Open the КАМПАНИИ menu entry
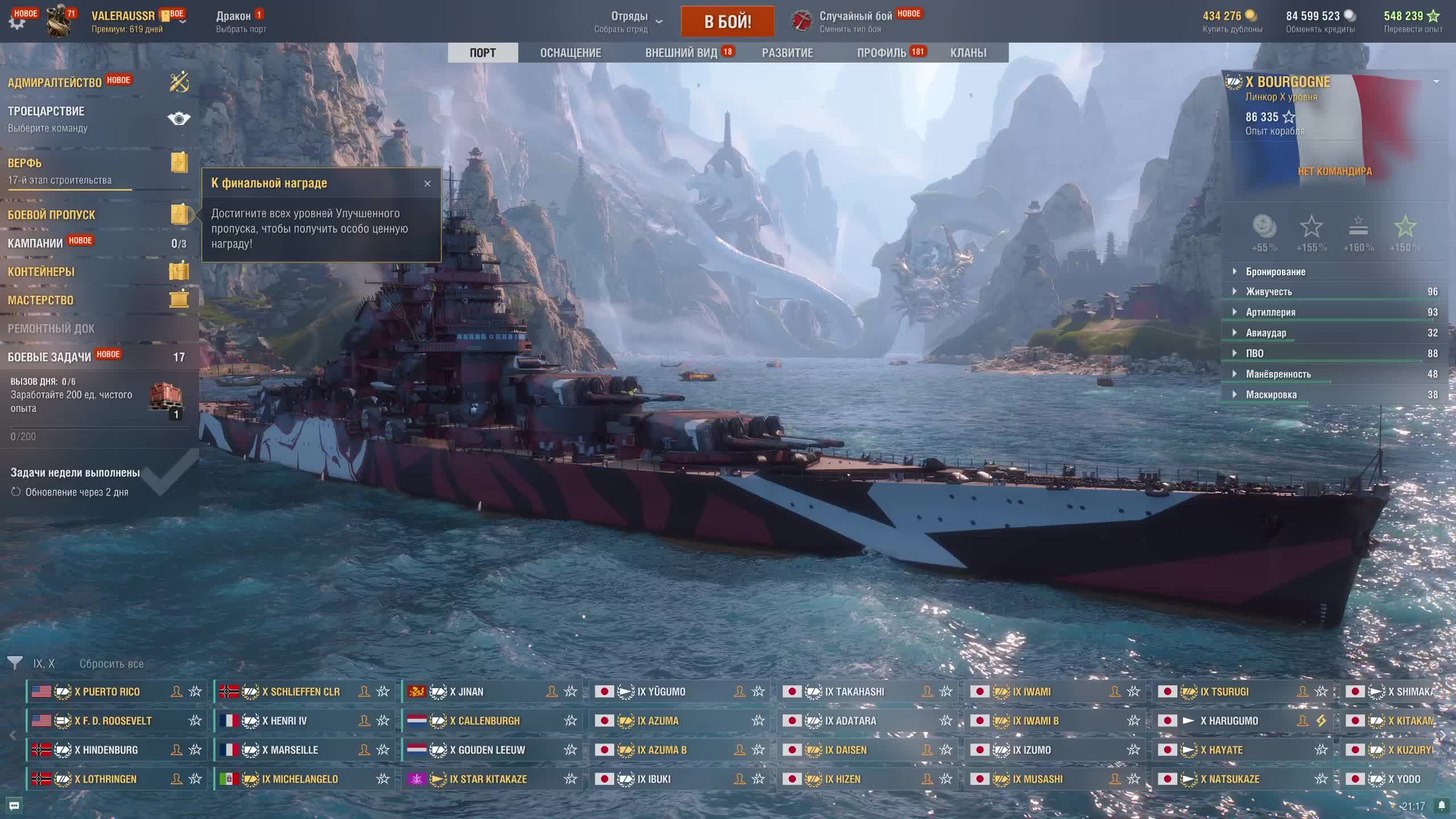The height and width of the screenshot is (819, 1456). coord(35,243)
